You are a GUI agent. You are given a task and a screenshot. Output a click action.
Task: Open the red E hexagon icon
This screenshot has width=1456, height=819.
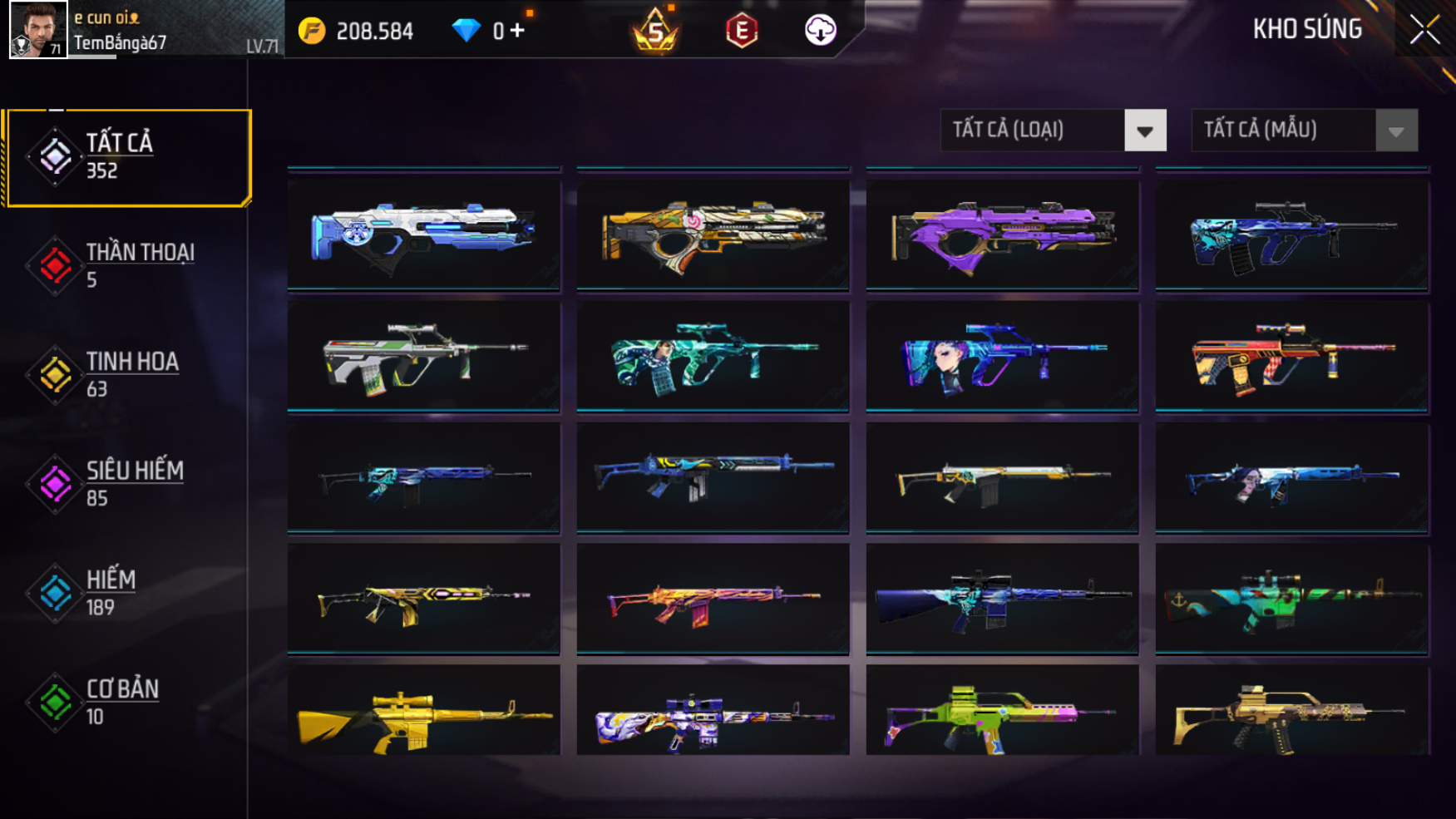[x=741, y=32]
